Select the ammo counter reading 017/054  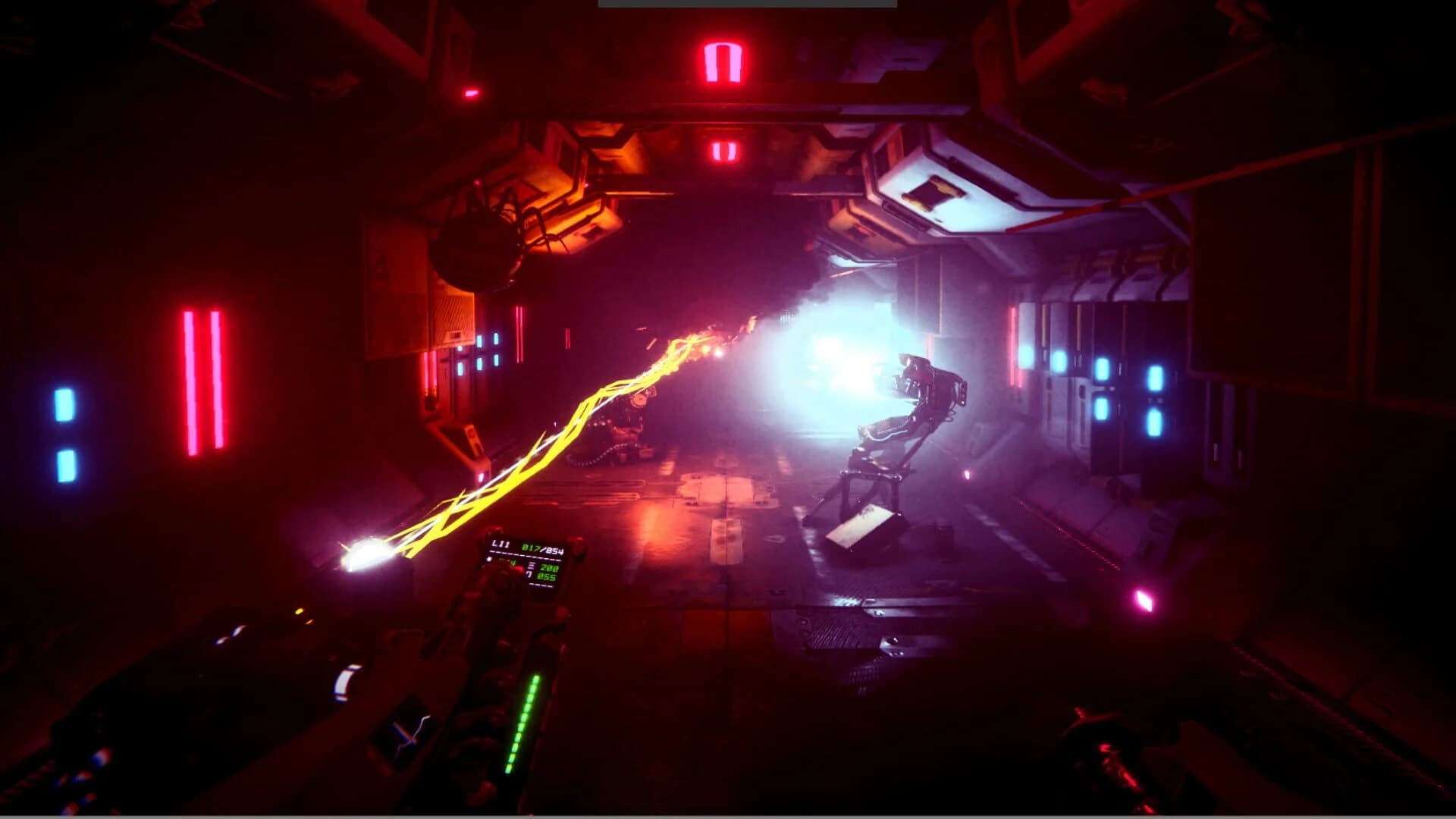tap(544, 548)
